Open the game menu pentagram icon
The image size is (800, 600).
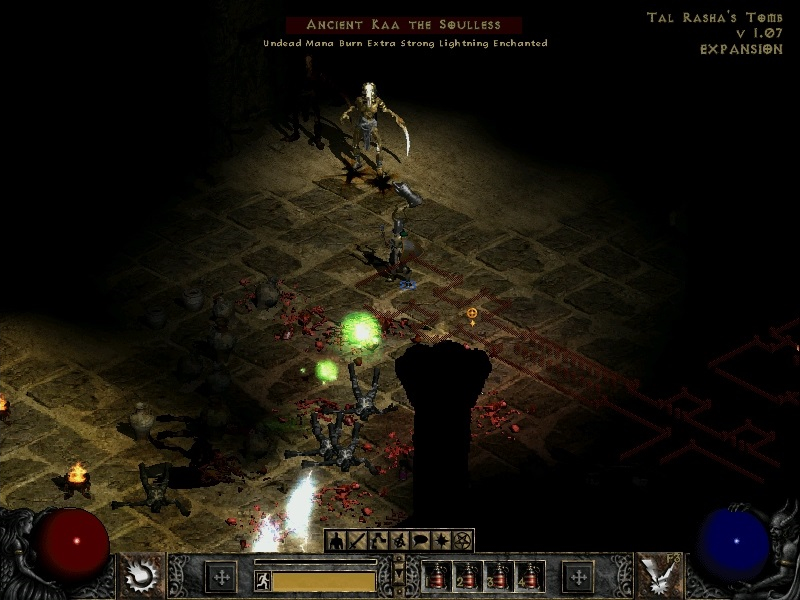coord(462,541)
